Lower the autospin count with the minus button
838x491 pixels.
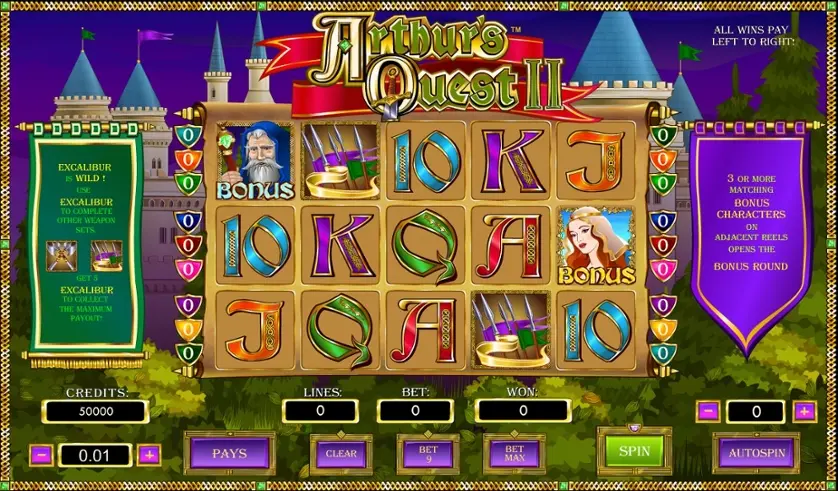707,411
